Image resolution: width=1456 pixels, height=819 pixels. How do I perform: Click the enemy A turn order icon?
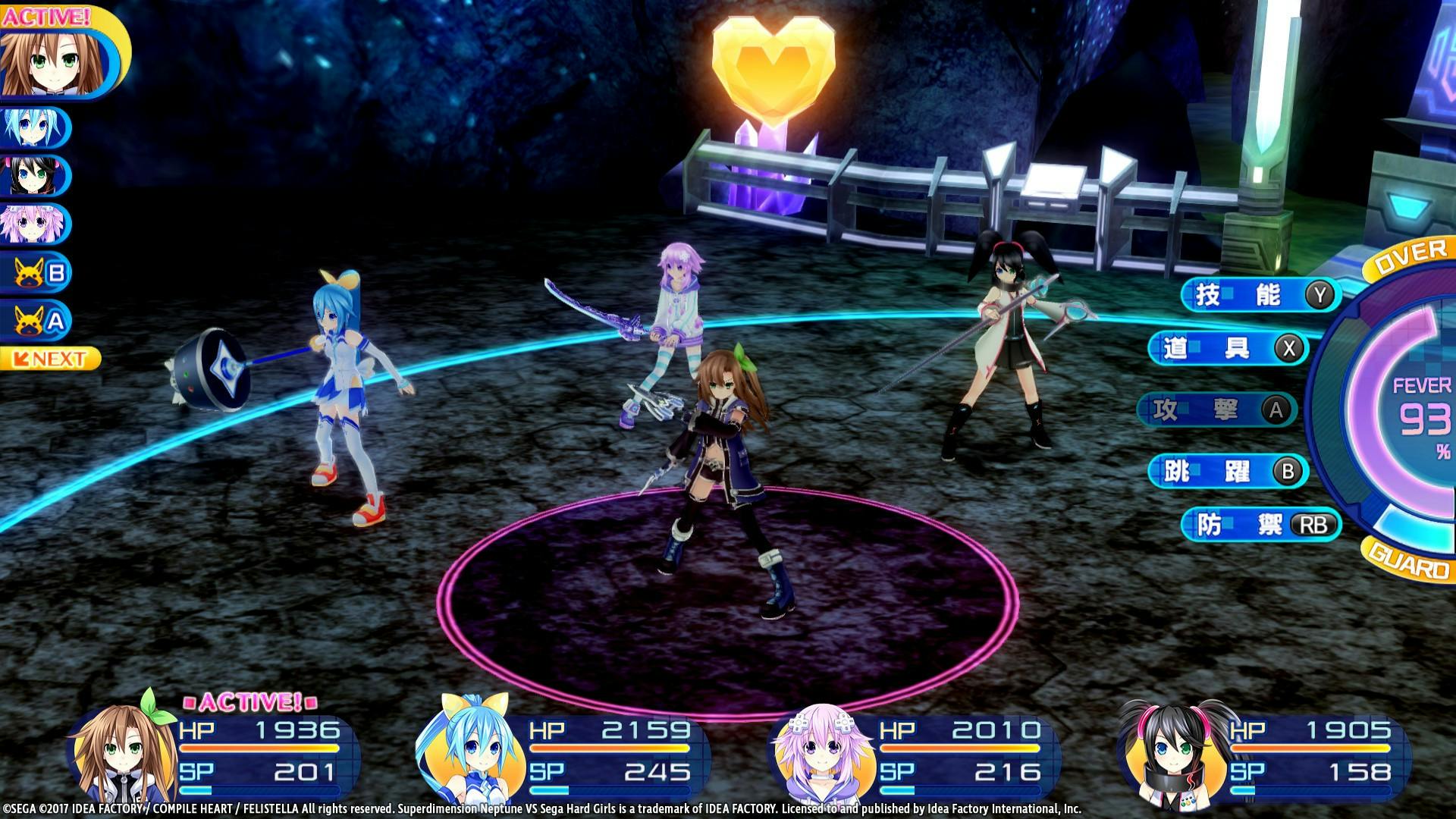[36, 322]
